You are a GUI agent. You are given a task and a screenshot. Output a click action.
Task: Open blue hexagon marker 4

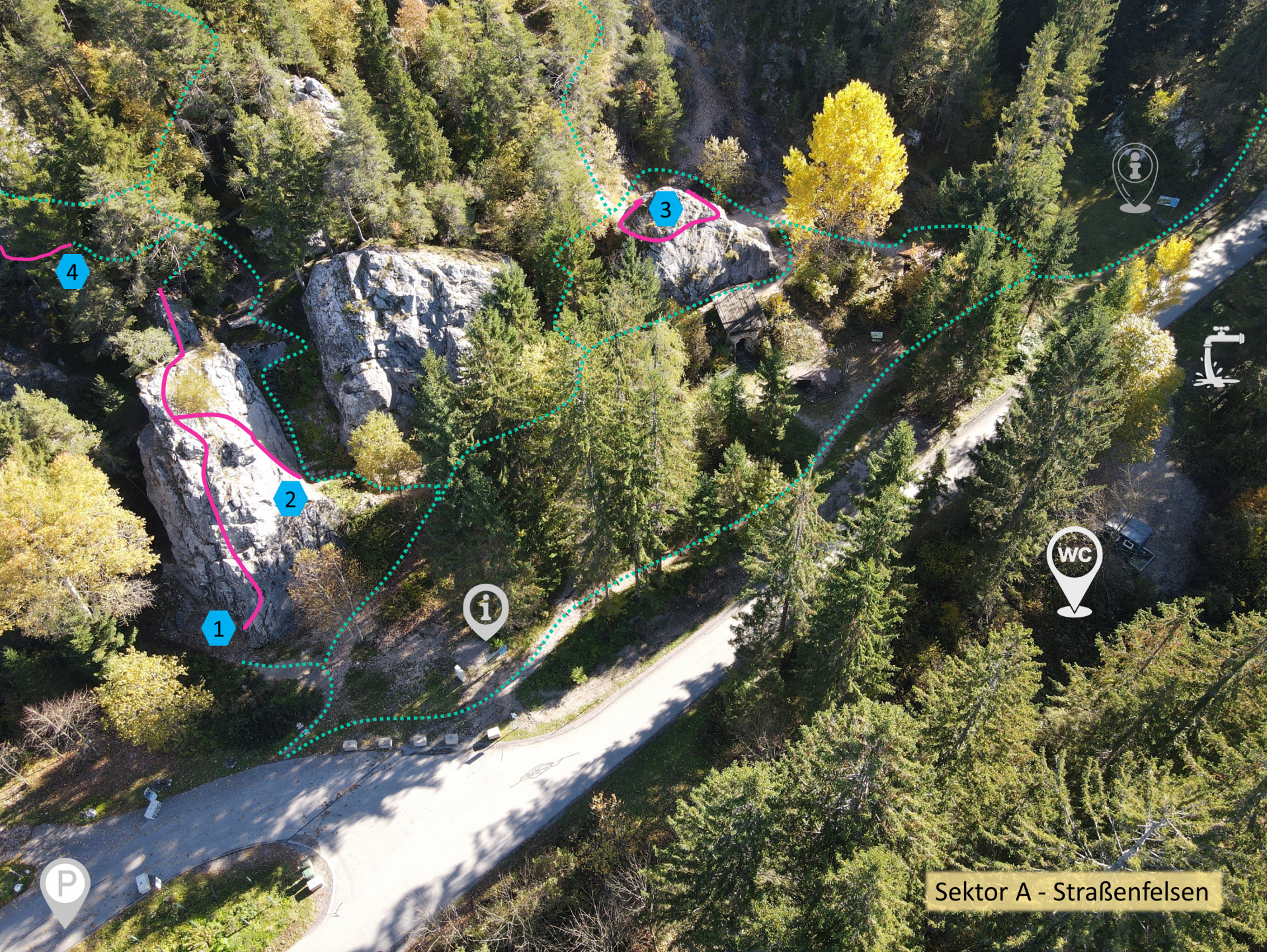pyautogui.click(x=72, y=272)
